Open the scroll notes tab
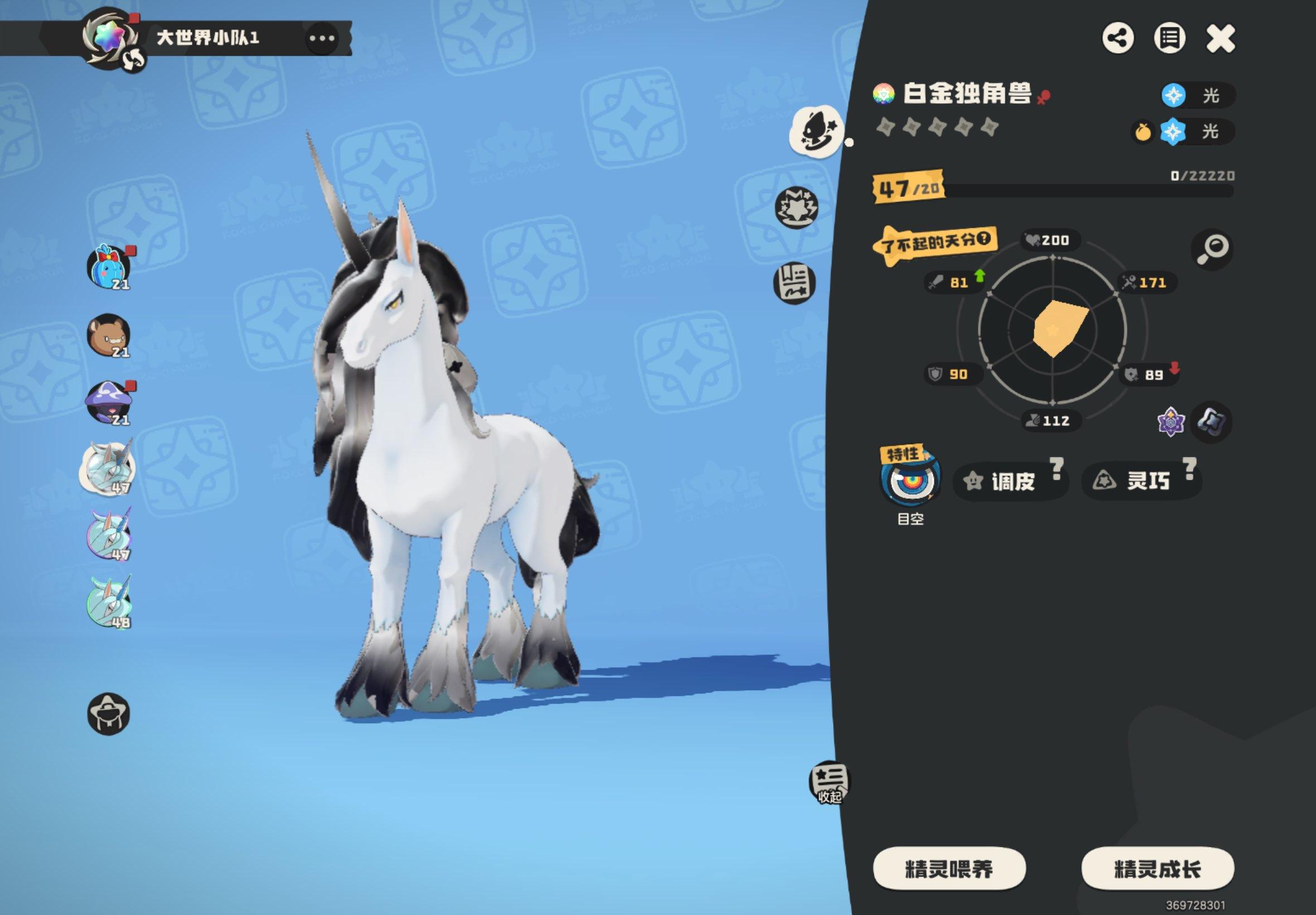Image resolution: width=1316 pixels, height=915 pixels. (x=795, y=283)
